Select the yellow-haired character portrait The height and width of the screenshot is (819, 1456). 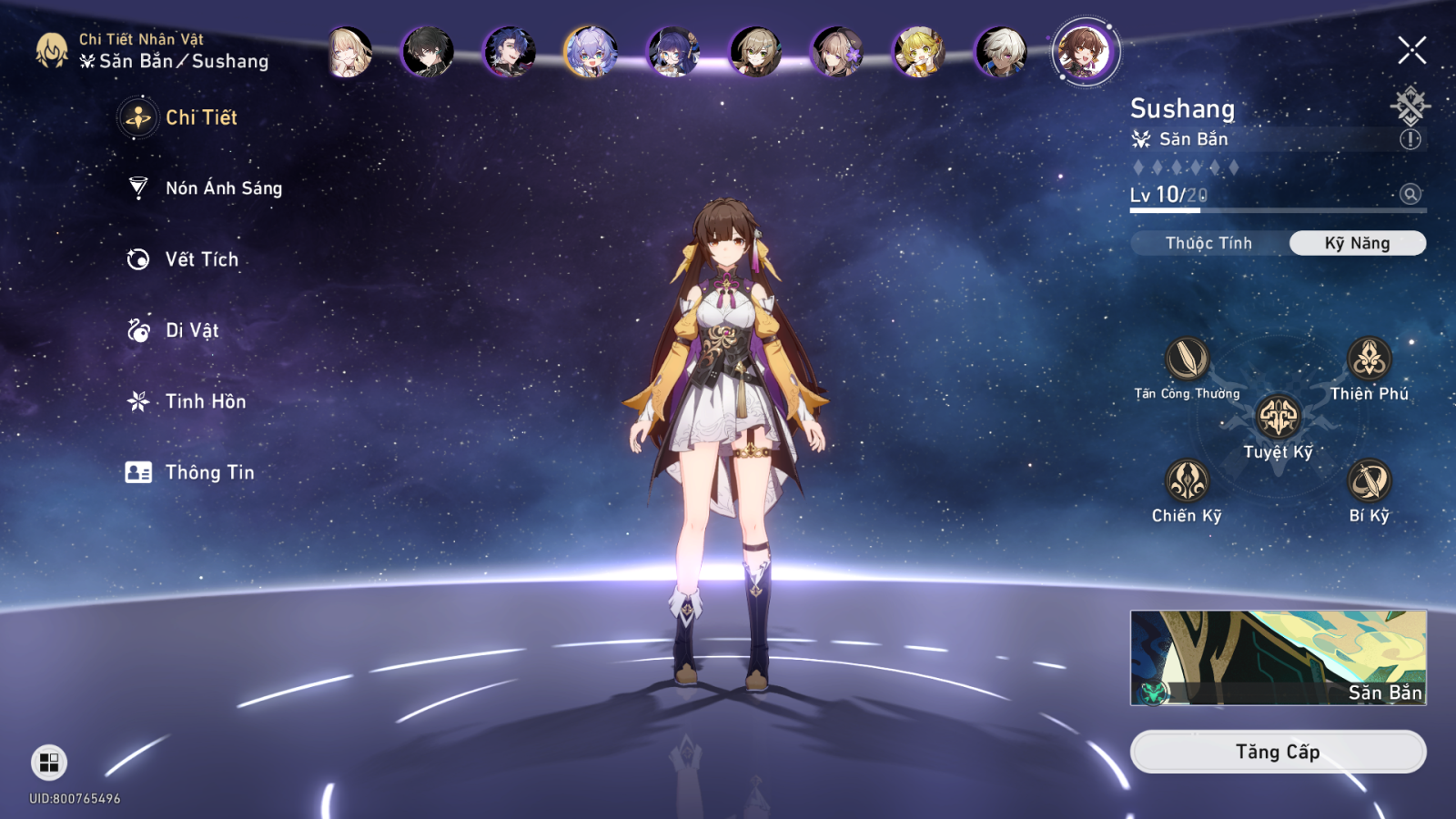pyautogui.click(x=919, y=52)
